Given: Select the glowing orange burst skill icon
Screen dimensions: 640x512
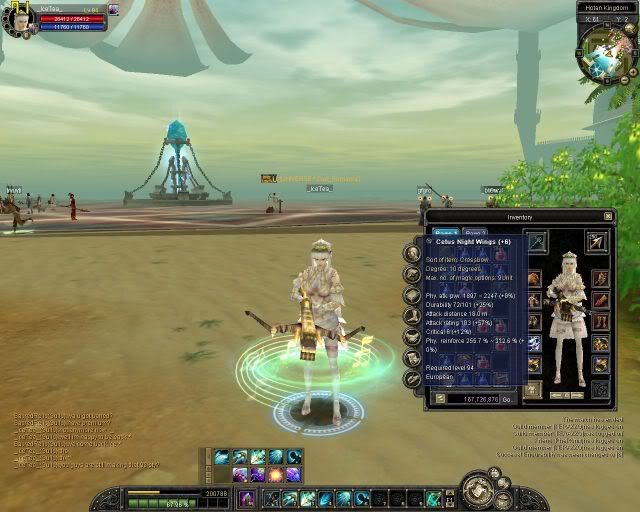Looking at the screenshot, I should coord(275,474).
